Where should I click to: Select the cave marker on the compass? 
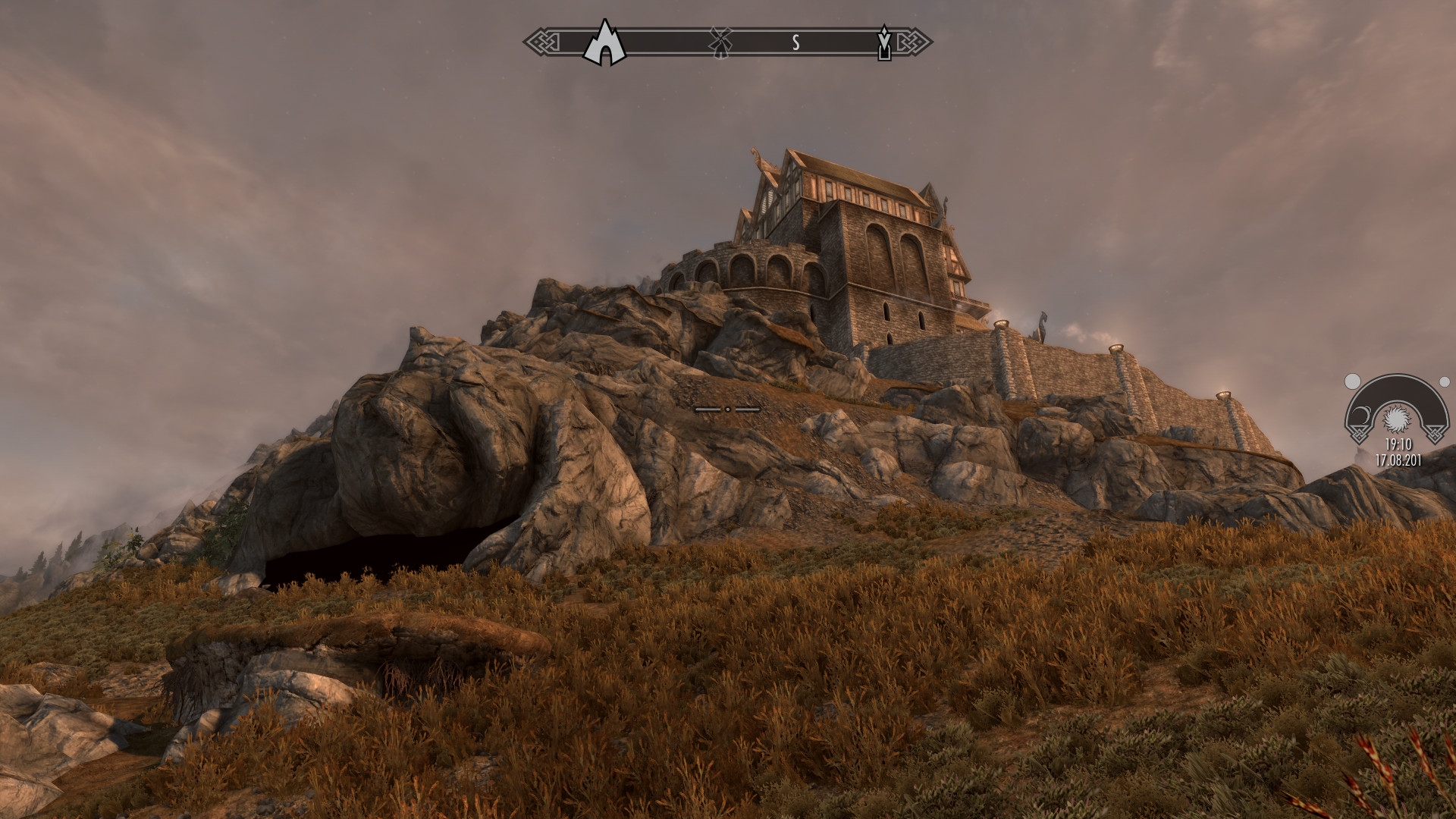coord(604,43)
